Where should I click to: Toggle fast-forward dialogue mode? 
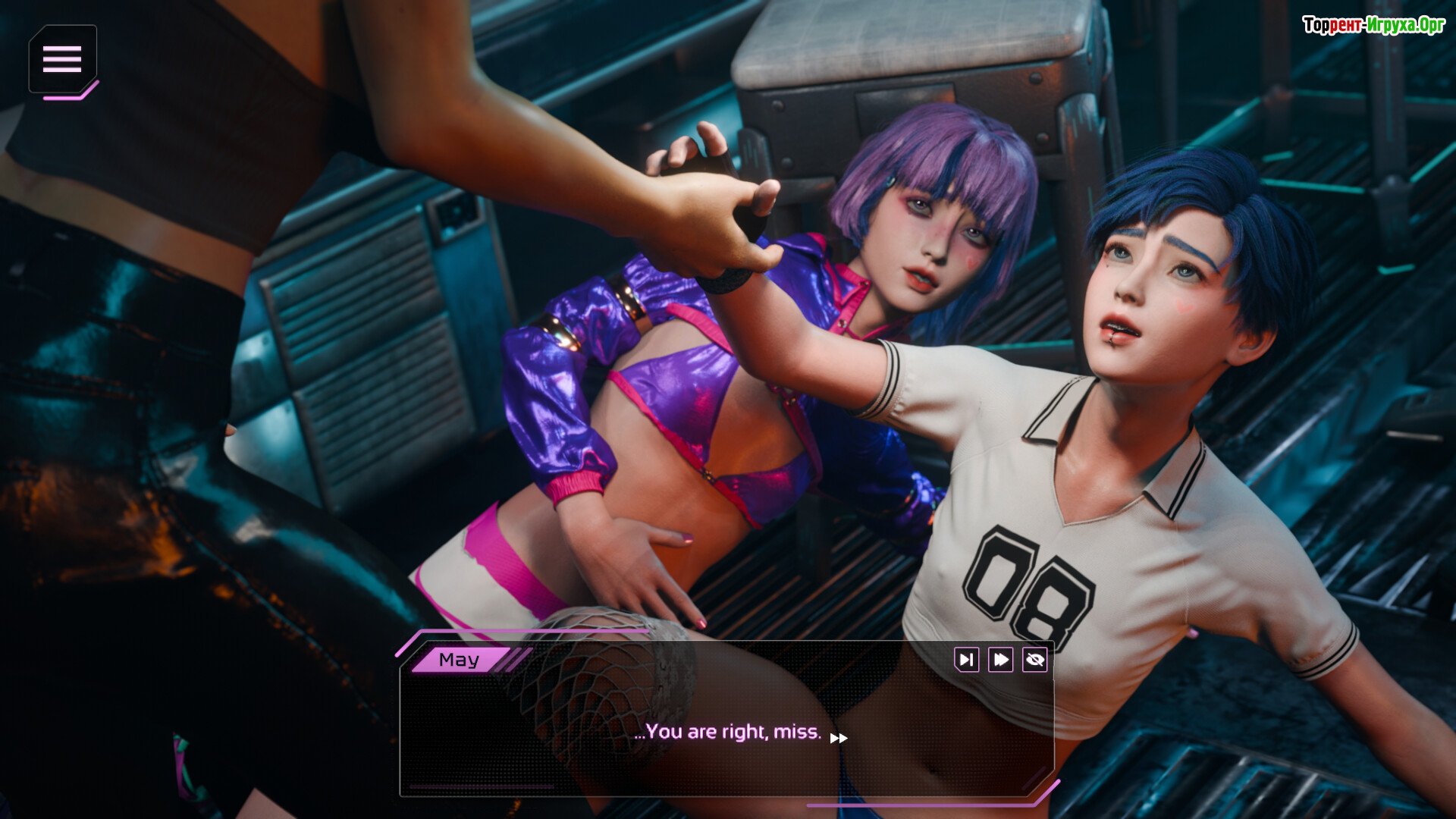coord(1000,660)
